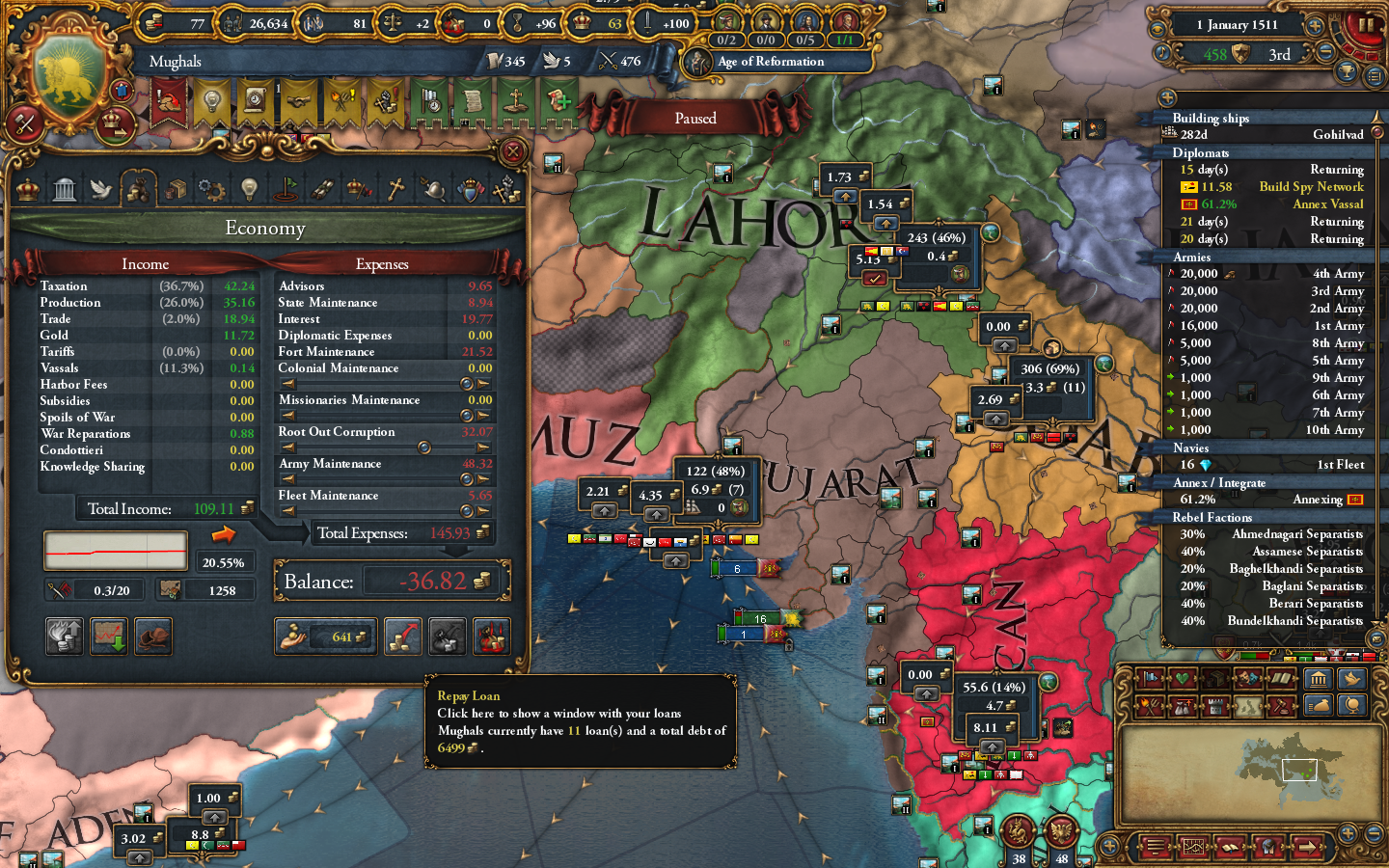
Task: Unpause the game via the Paused banner
Action: 696,118
